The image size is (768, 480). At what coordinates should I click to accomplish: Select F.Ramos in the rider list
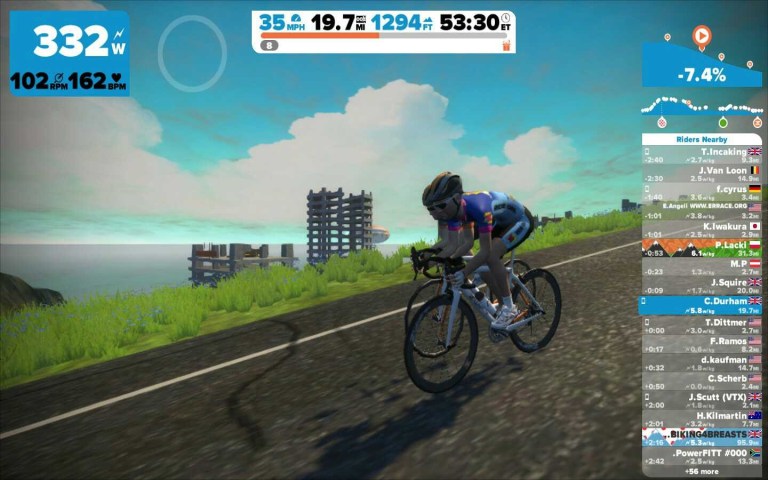point(701,344)
